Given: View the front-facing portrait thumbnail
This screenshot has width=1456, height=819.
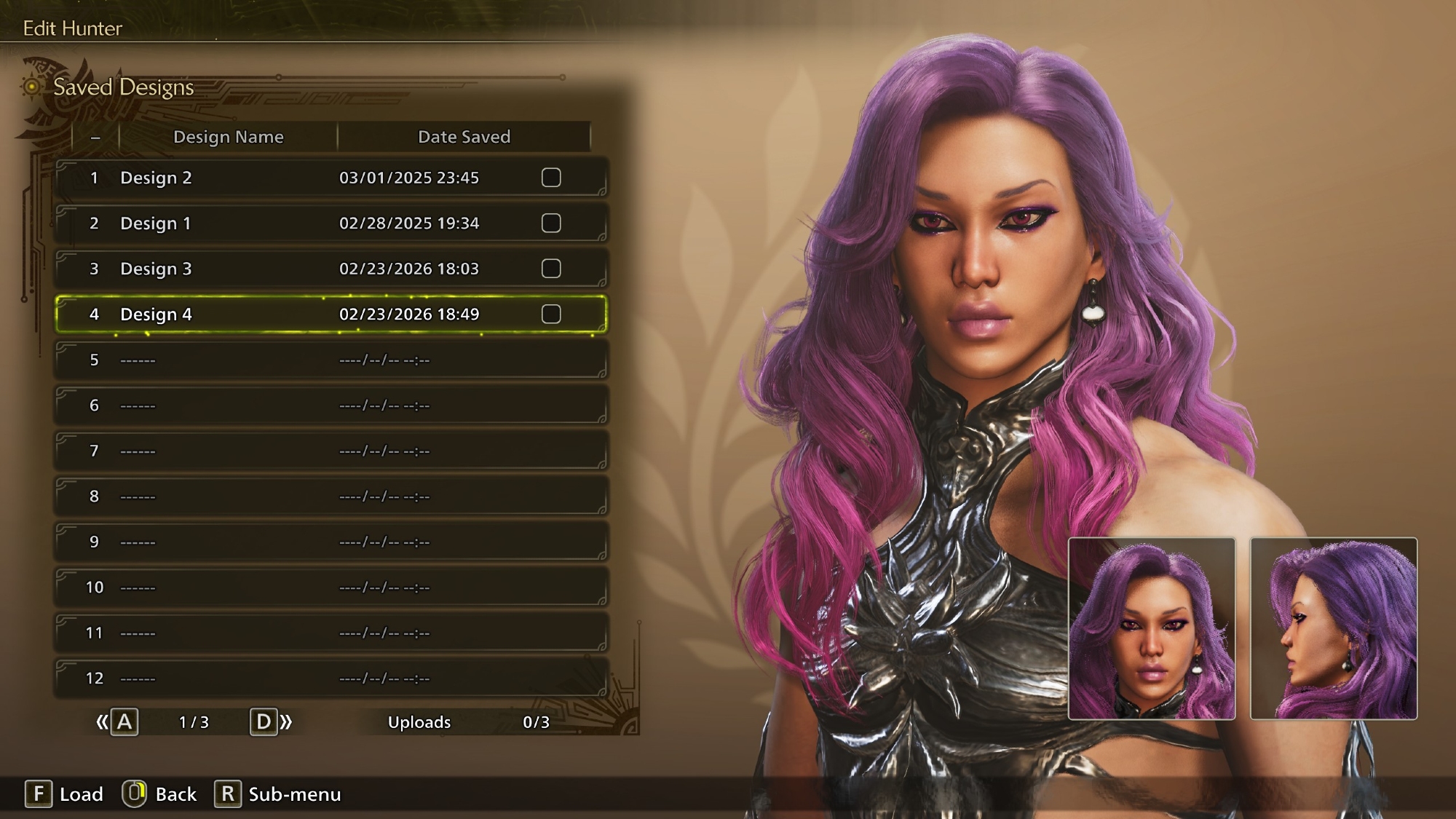Looking at the screenshot, I should (x=1151, y=629).
